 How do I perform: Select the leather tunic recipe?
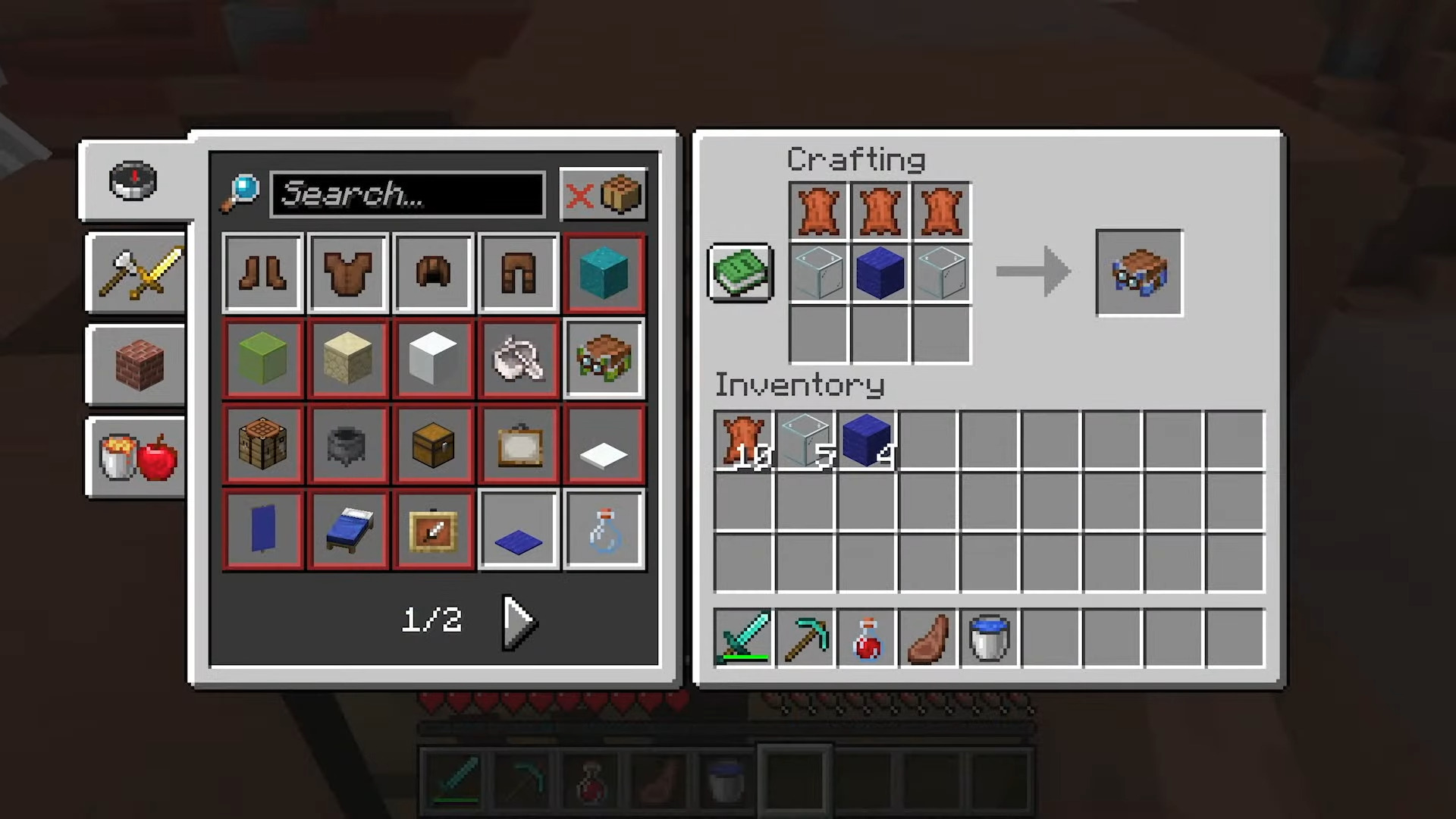tap(347, 273)
